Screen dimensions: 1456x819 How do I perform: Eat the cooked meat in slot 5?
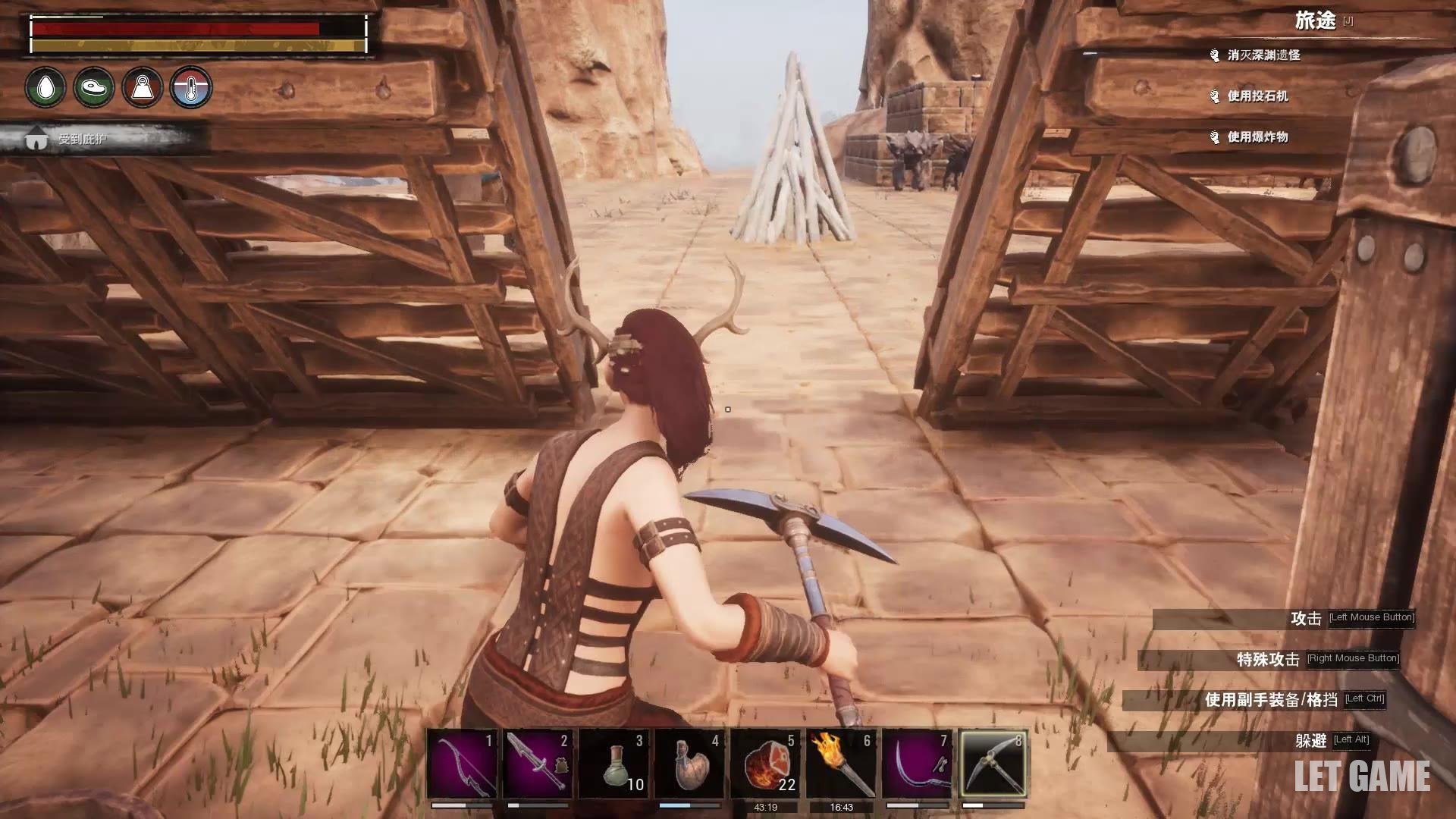pyautogui.click(x=765, y=763)
